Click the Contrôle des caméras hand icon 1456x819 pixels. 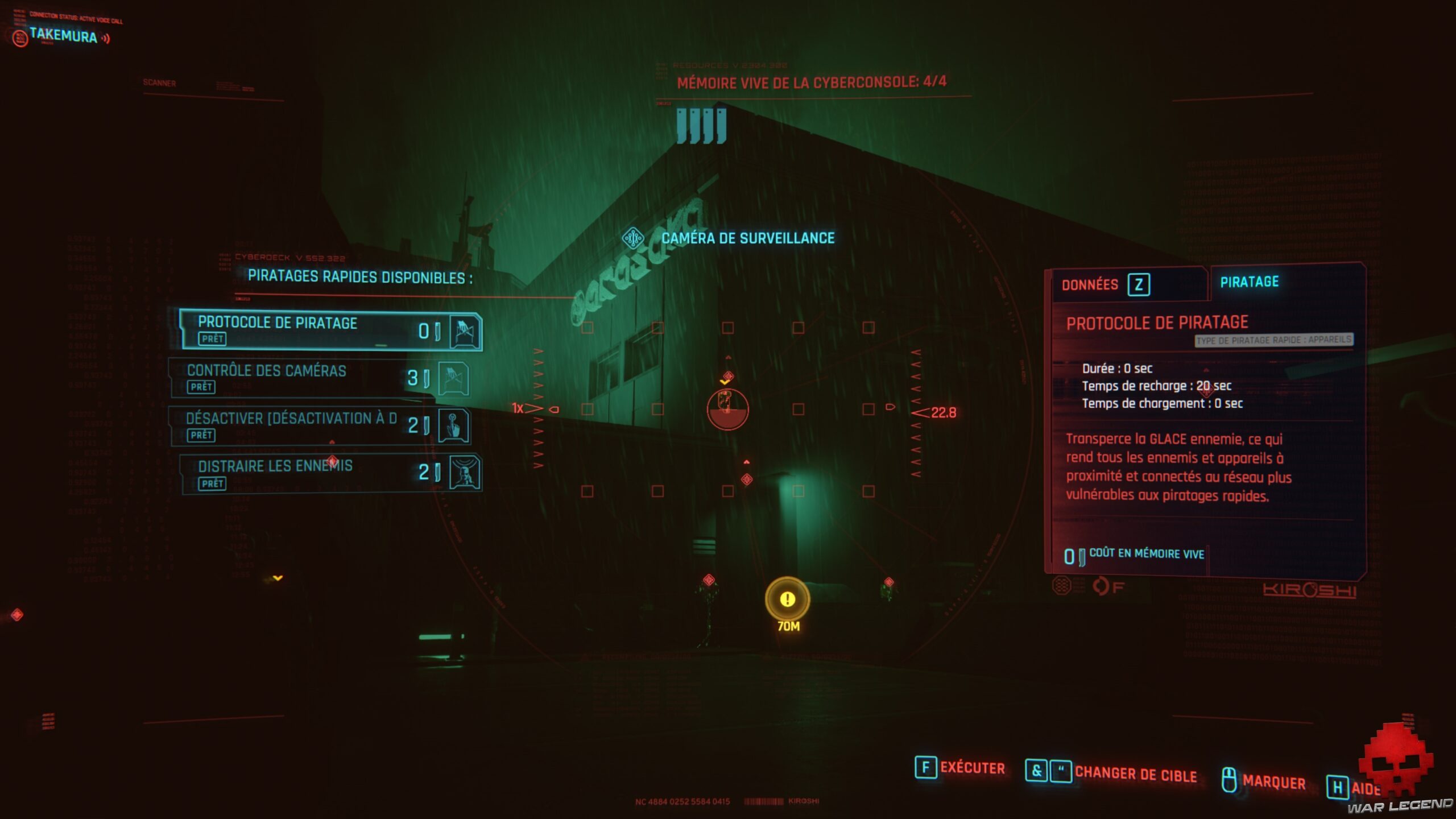455,379
